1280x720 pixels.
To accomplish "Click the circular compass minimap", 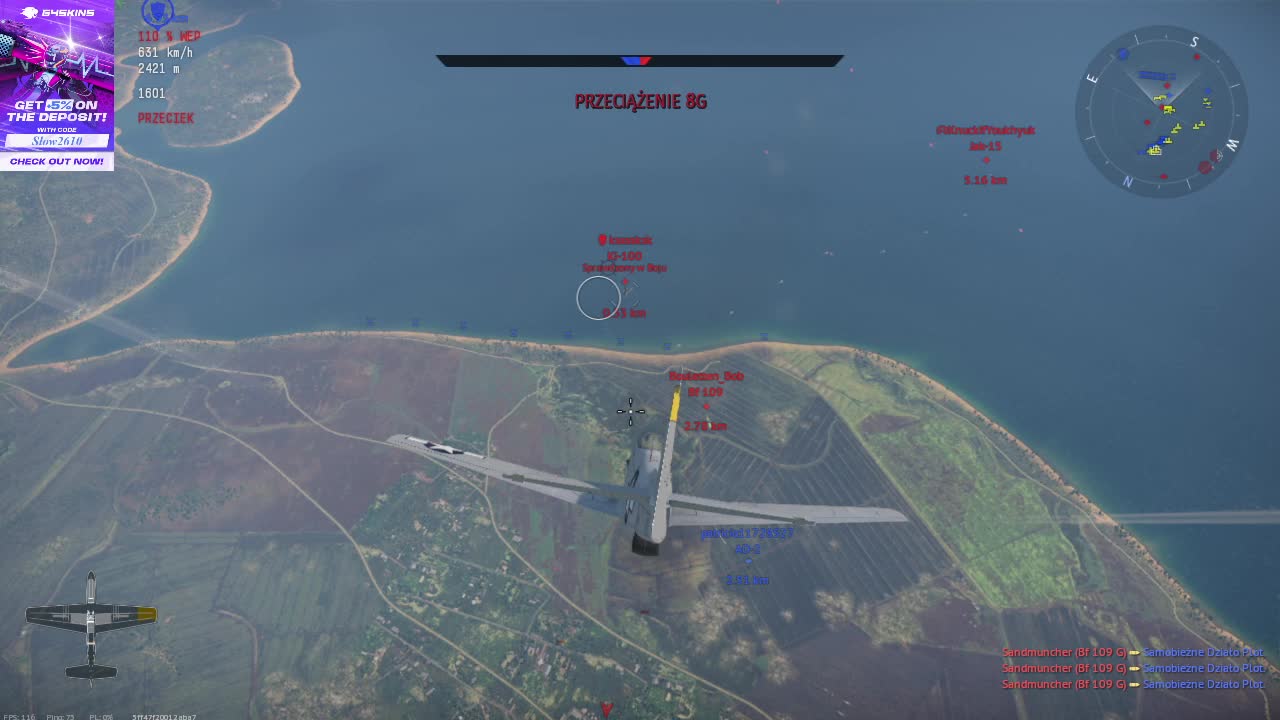I will click(1161, 111).
